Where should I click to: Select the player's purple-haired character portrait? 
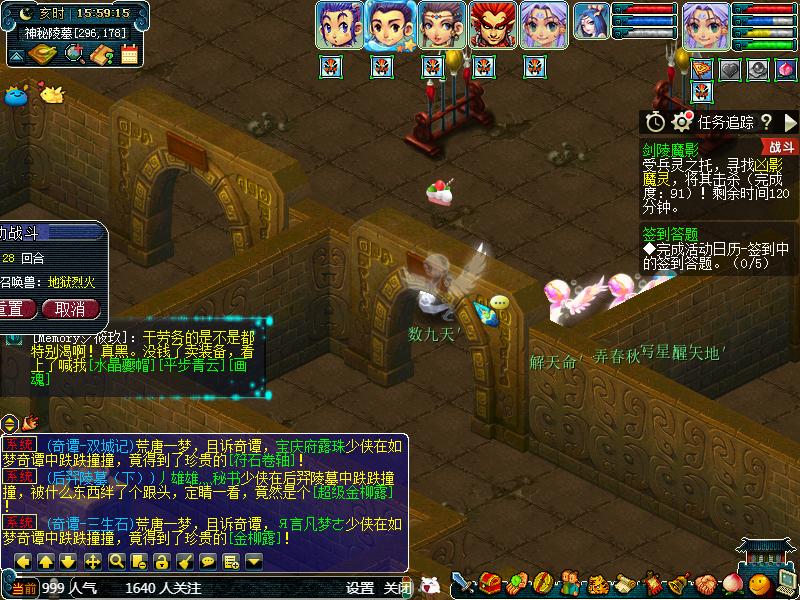click(707, 25)
